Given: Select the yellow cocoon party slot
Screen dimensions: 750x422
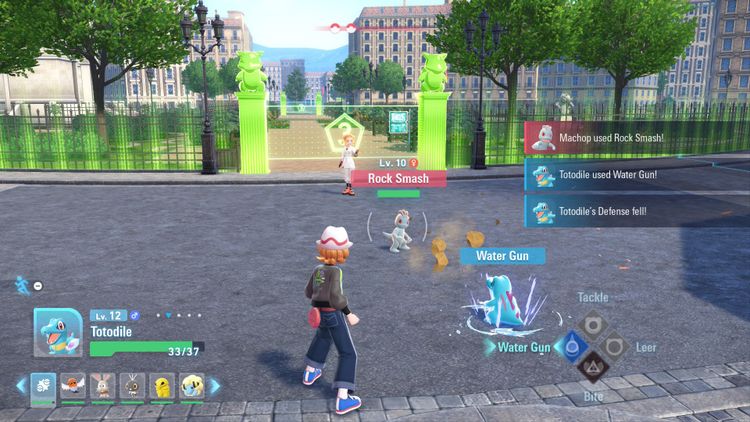Looking at the screenshot, I should click(162, 385).
